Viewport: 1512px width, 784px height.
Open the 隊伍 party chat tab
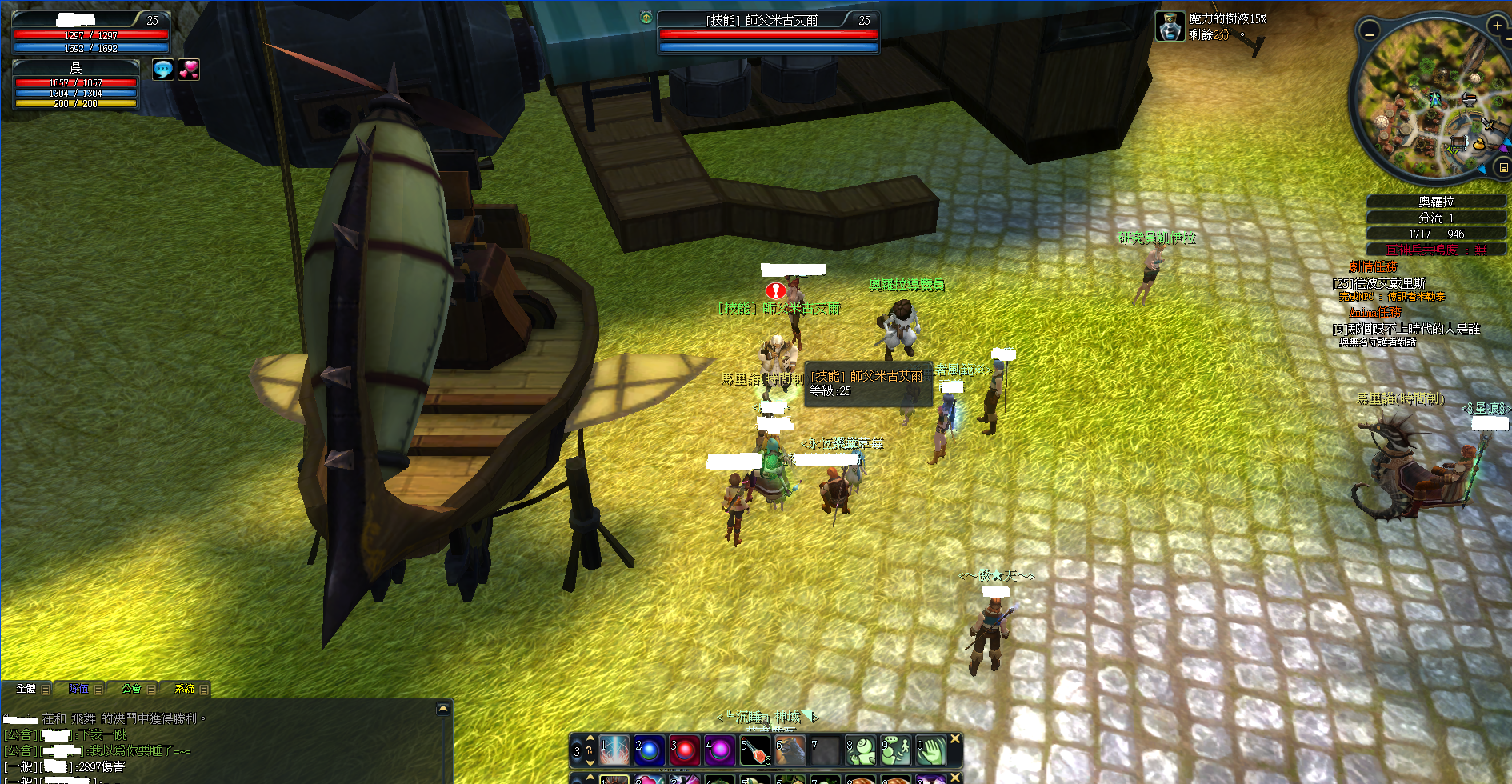coord(79,688)
